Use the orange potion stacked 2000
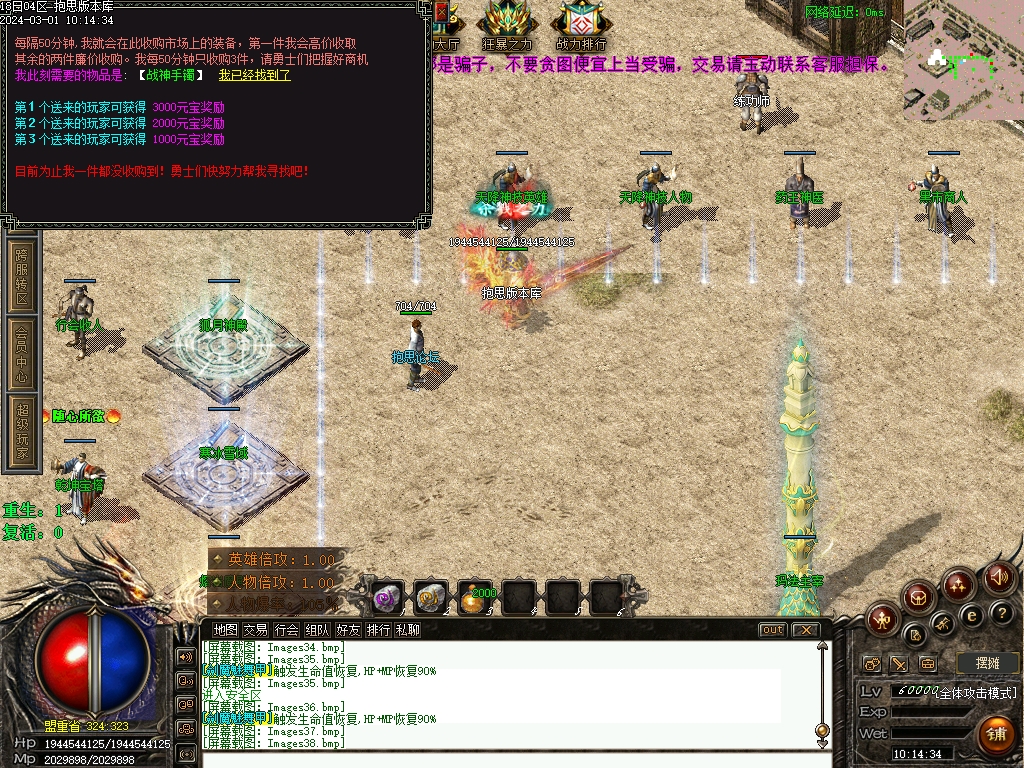The width and height of the screenshot is (1024, 768). [x=476, y=597]
